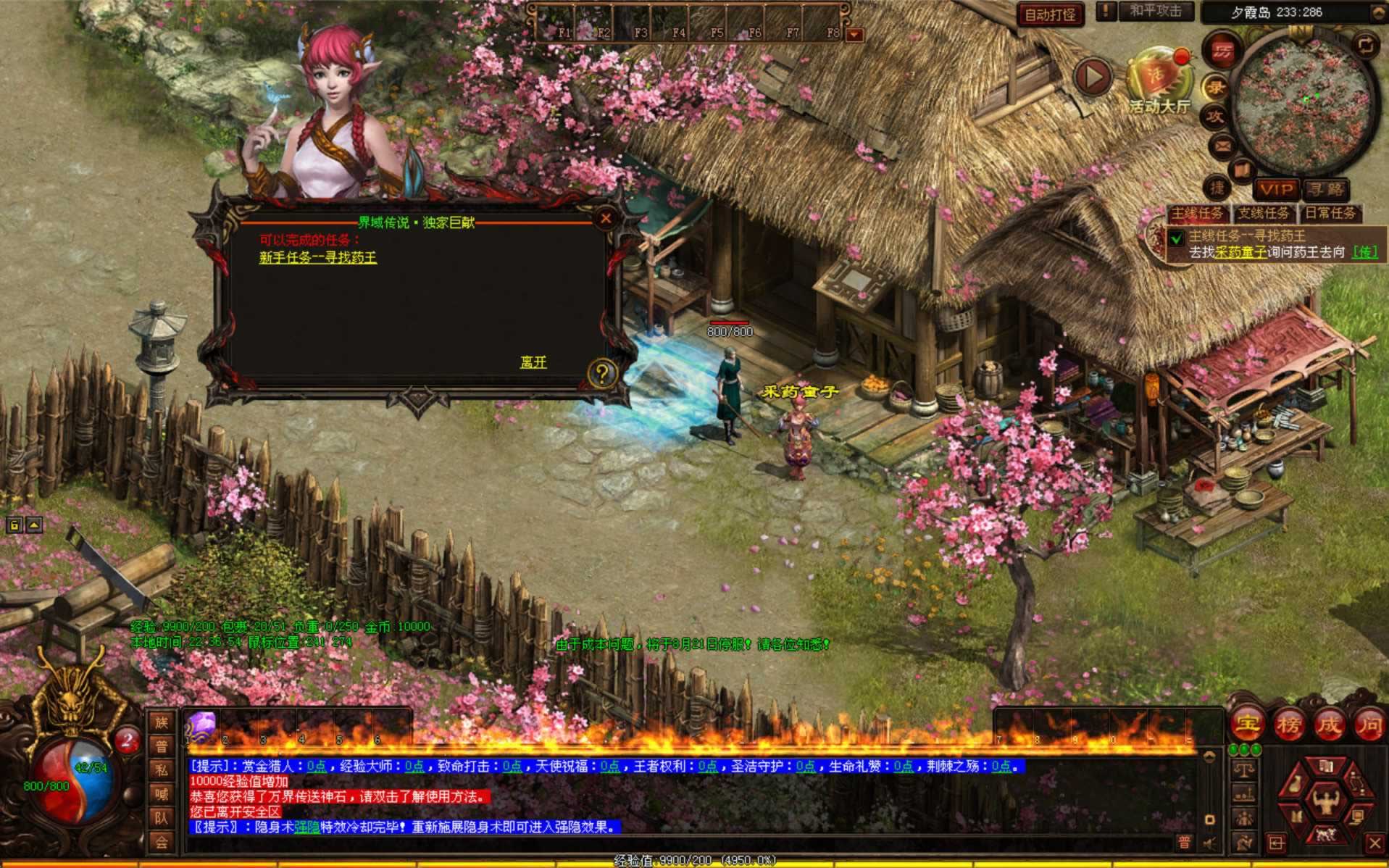
Task: Toggle the 自动打怪 auto-fight button
Action: click(1050, 14)
